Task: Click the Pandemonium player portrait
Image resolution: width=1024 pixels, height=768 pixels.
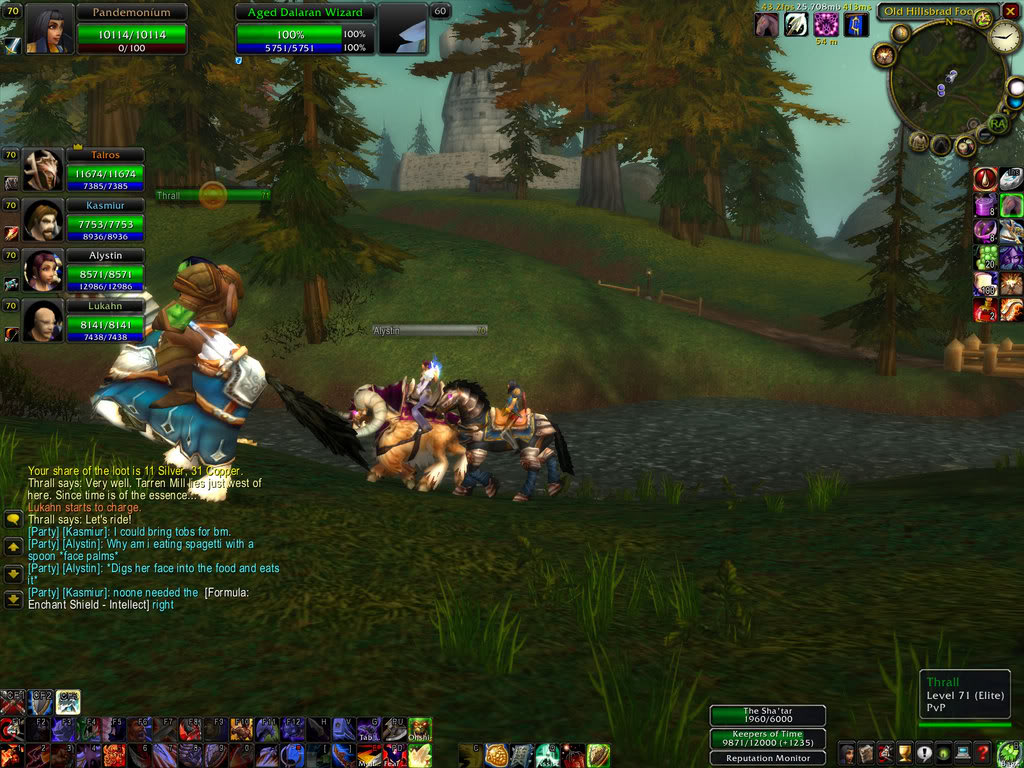Action: [x=48, y=30]
